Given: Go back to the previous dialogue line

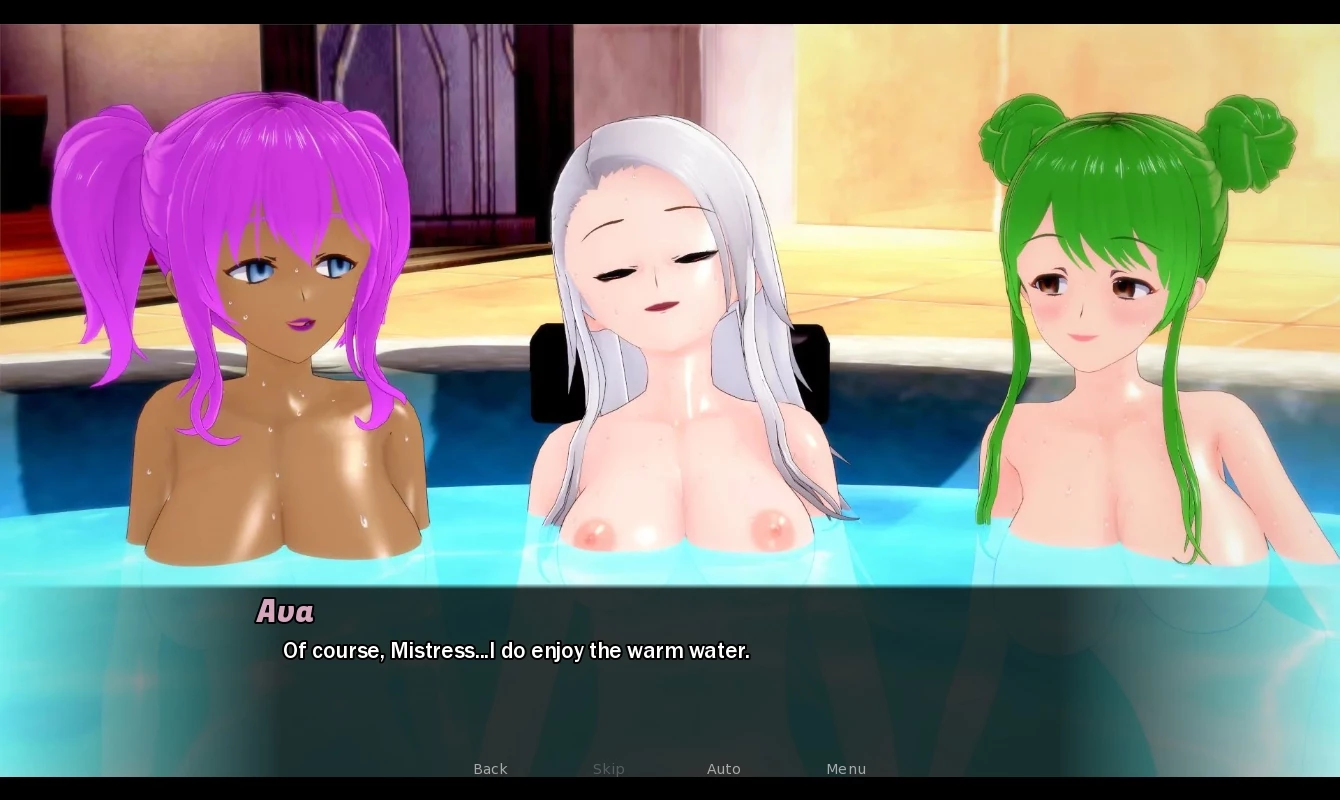Looking at the screenshot, I should [x=490, y=769].
